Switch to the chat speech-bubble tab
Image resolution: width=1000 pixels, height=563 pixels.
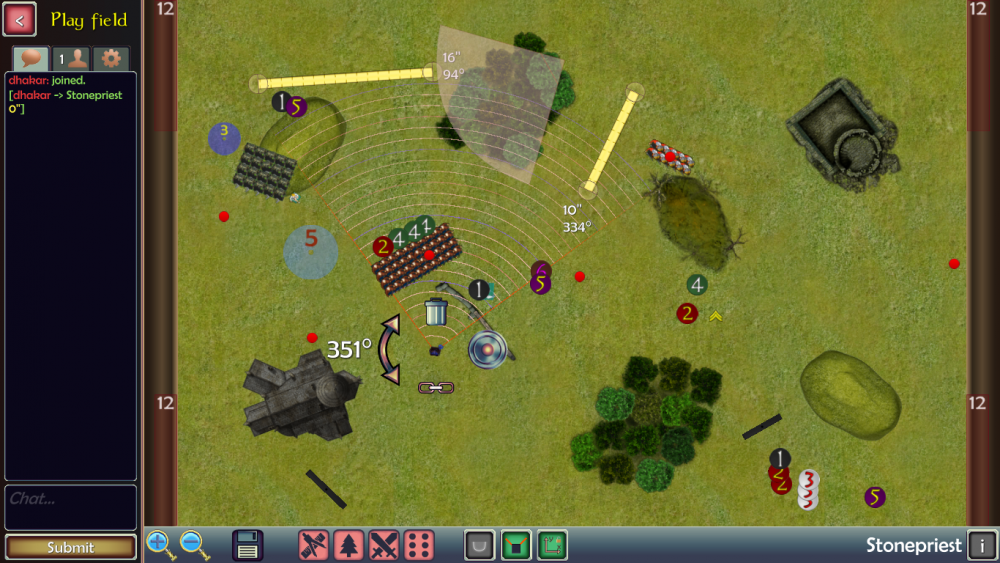[30, 59]
